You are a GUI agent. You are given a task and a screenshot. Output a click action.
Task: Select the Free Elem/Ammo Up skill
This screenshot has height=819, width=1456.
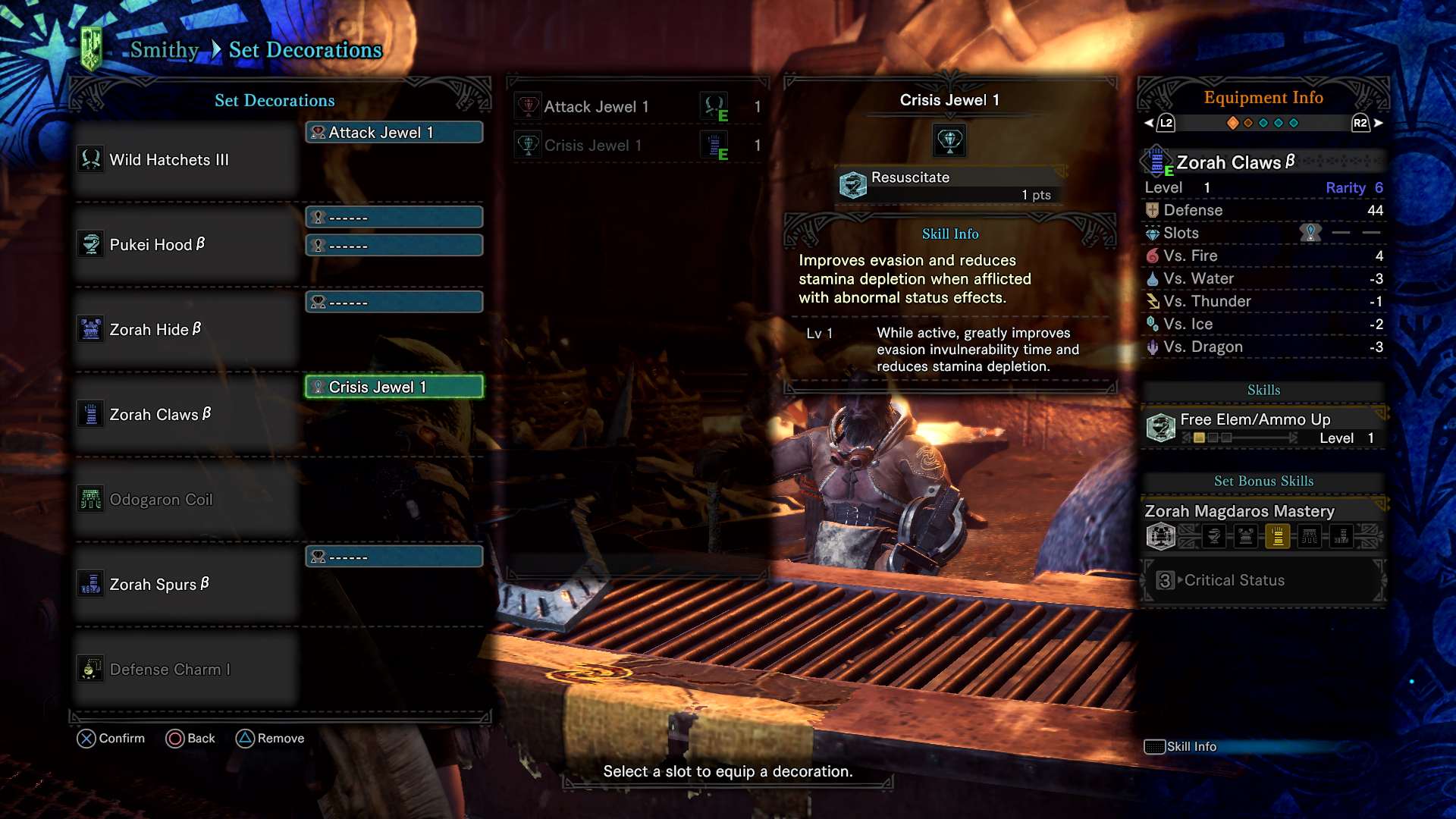[x=1263, y=428]
